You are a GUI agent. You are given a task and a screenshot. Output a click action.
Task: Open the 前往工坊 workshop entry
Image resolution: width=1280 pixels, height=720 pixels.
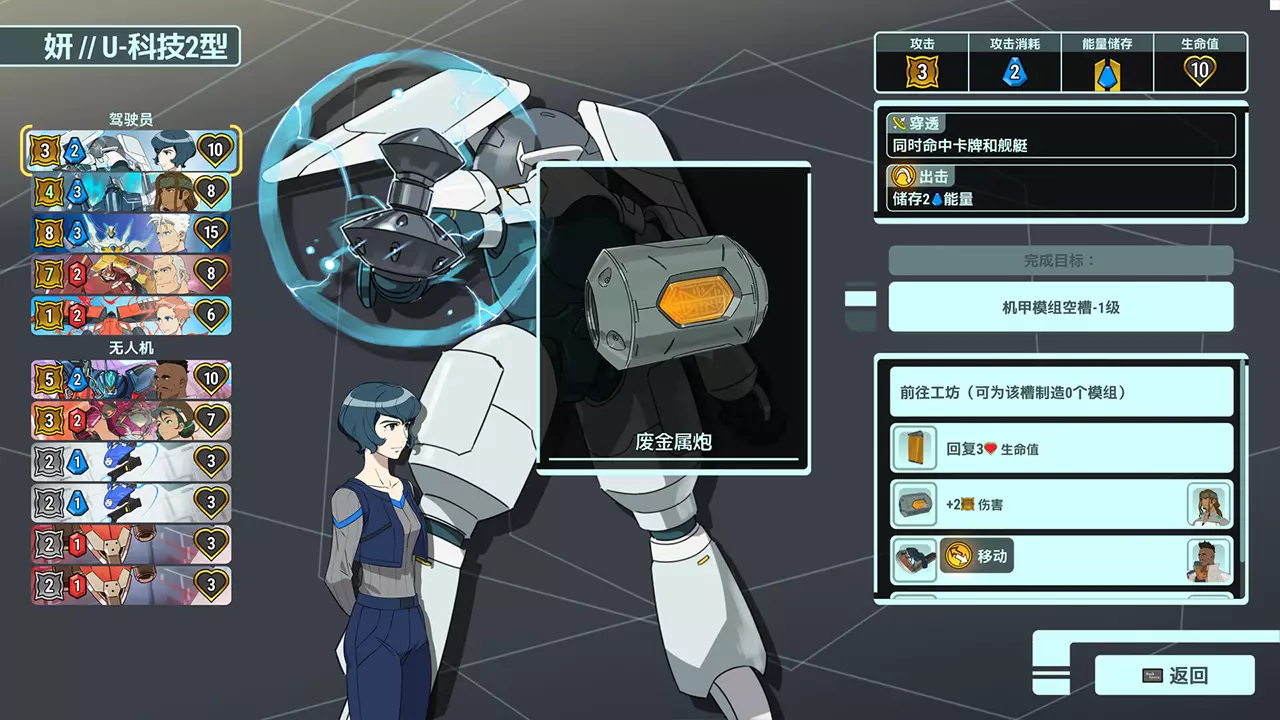pyautogui.click(x=1059, y=391)
